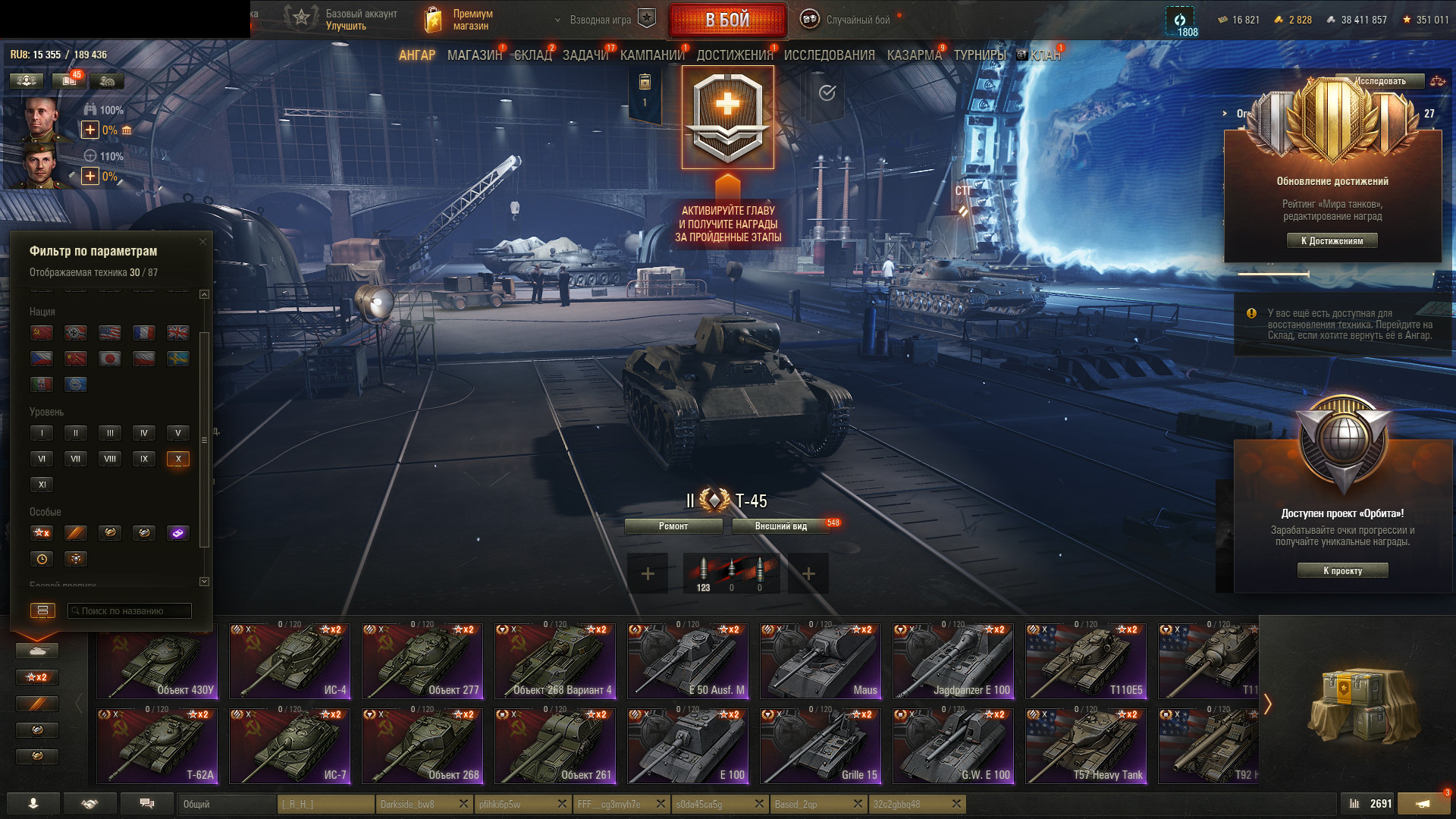Screen dimensions: 1456x819
Task: Select the Grille 15 tank card
Action: tap(821, 745)
